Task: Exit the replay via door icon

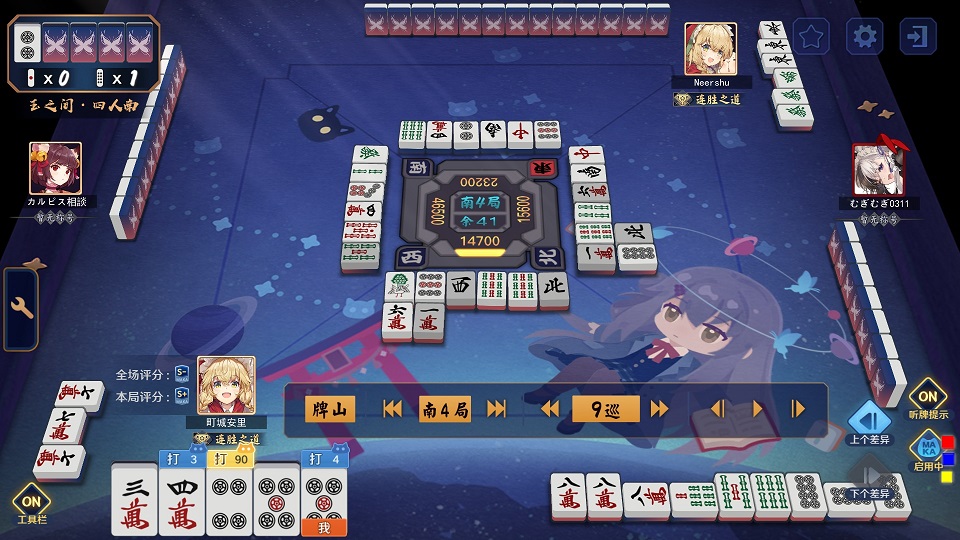Action: coord(917,37)
